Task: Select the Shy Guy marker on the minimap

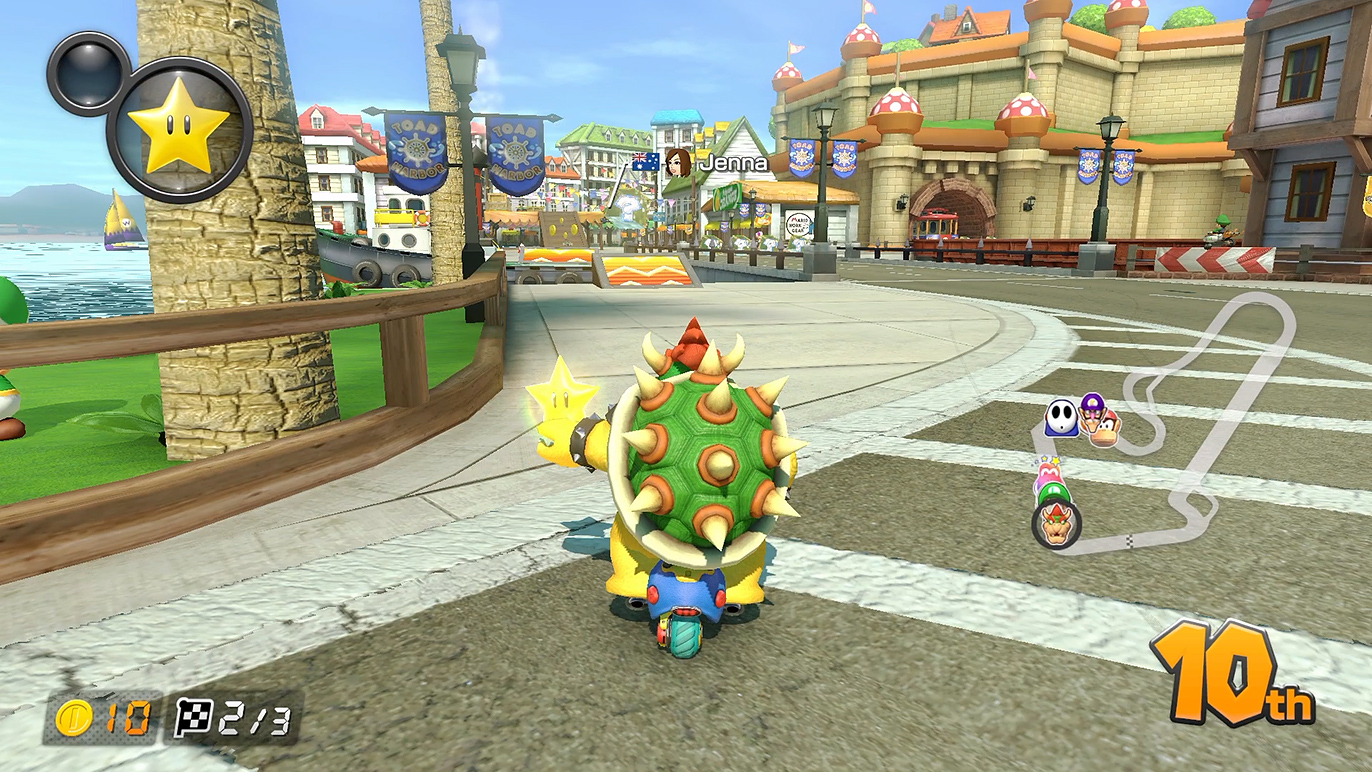Action: pos(1060,419)
